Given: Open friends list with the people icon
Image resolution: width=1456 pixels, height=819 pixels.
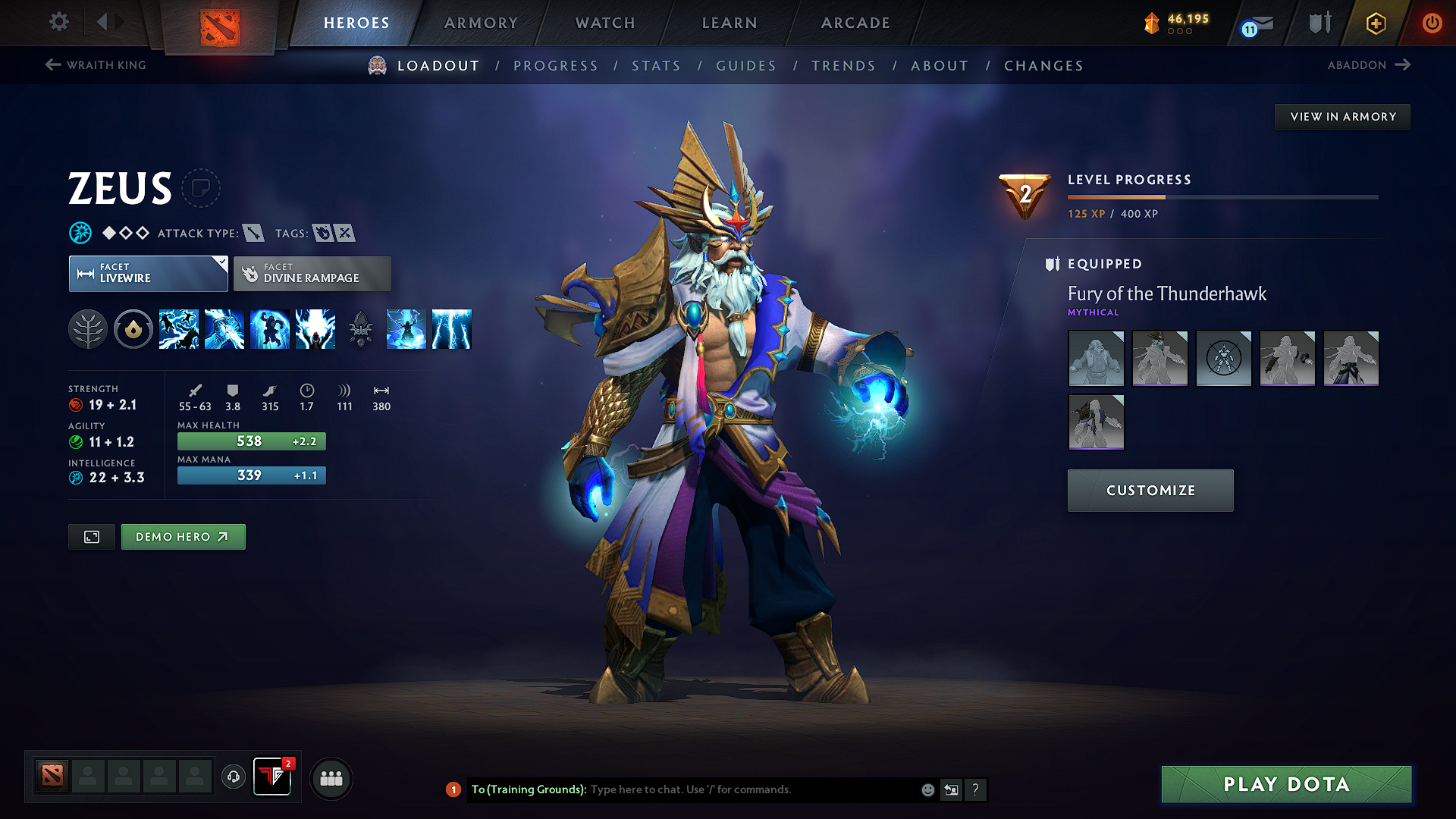Looking at the screenshot, I should tap(331, 778).
